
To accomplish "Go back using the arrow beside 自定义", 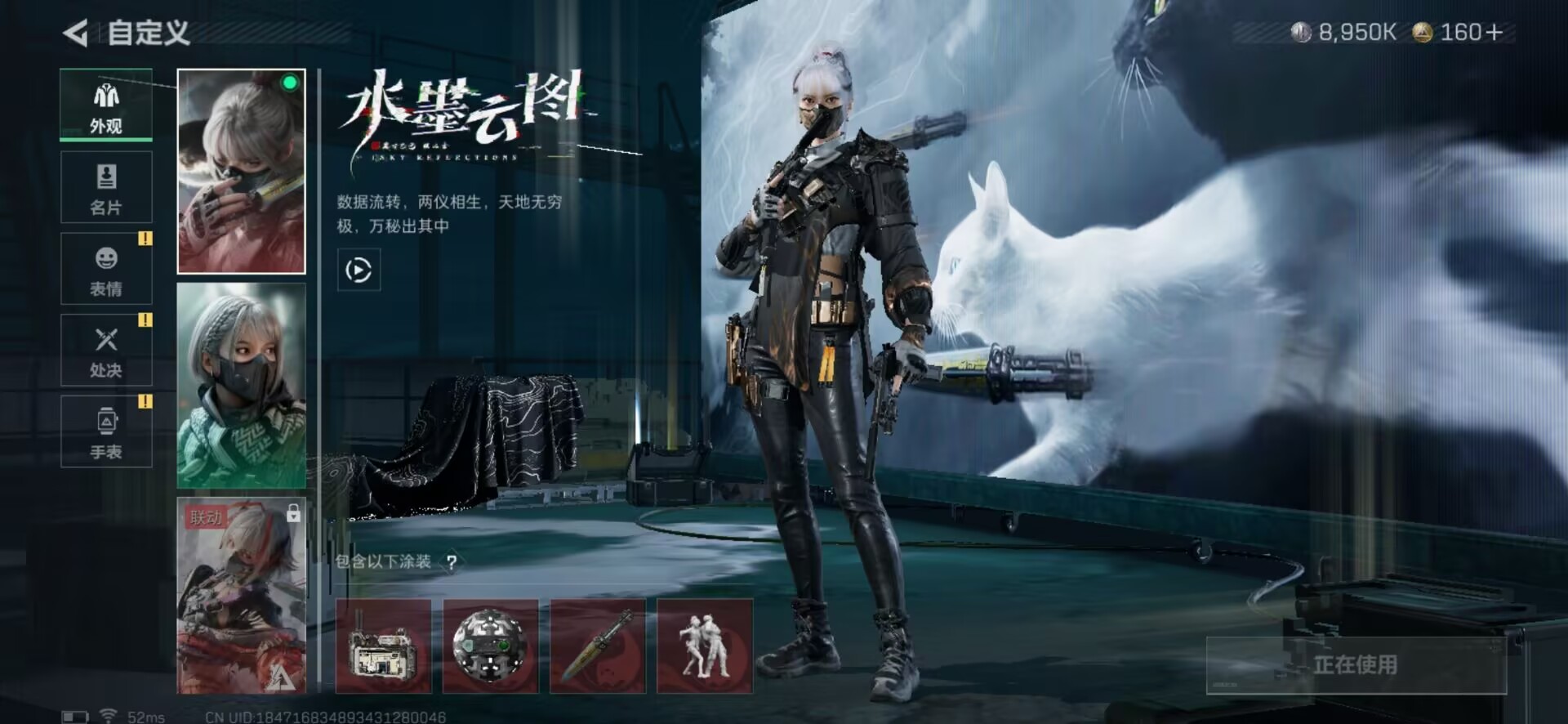I will point(76,34).
